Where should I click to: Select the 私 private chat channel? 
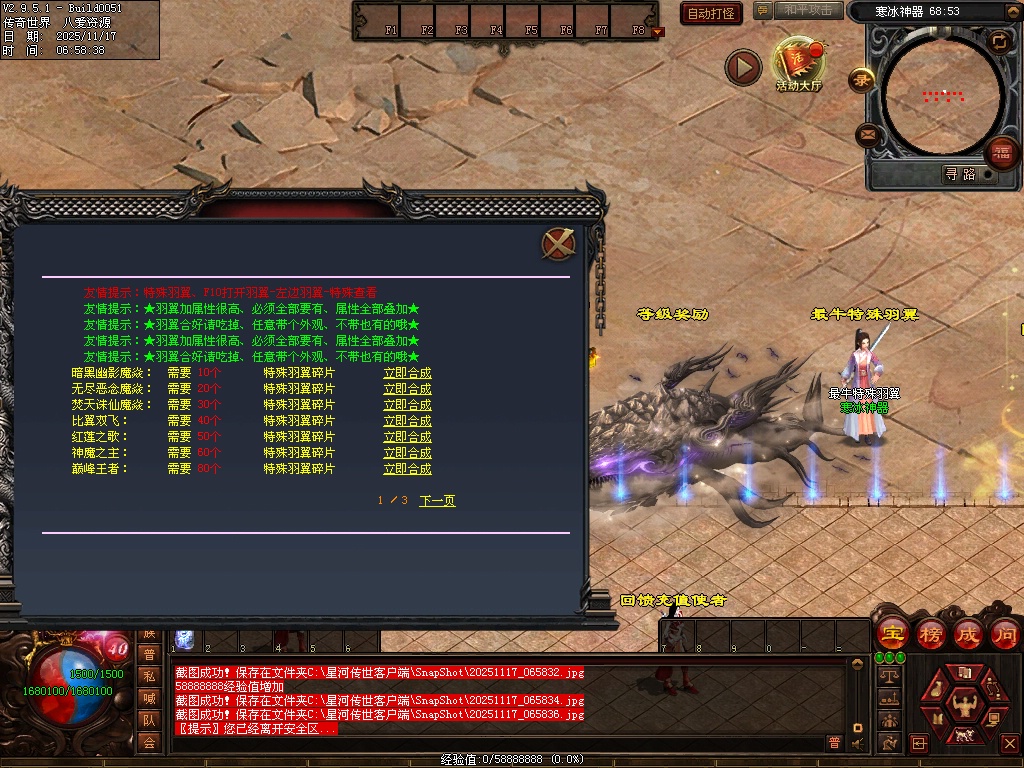tap(149, 675)
